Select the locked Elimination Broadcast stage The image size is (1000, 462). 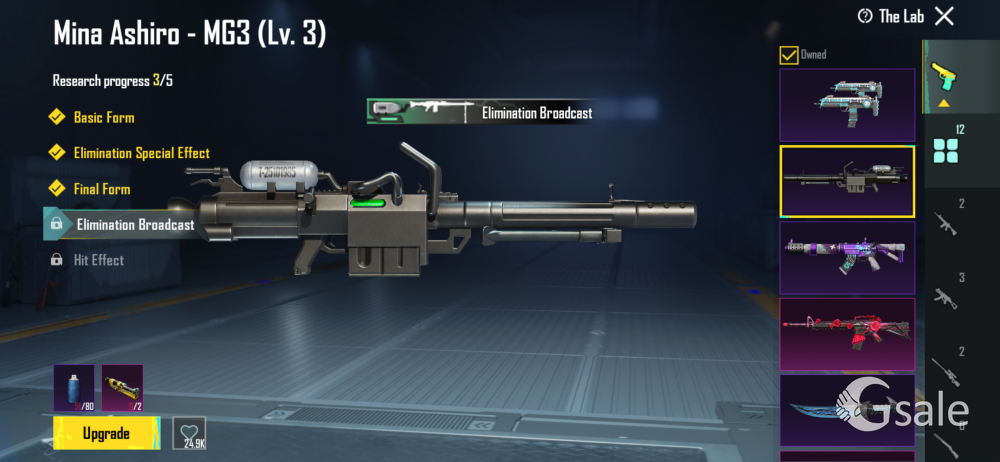pos(134,224)
